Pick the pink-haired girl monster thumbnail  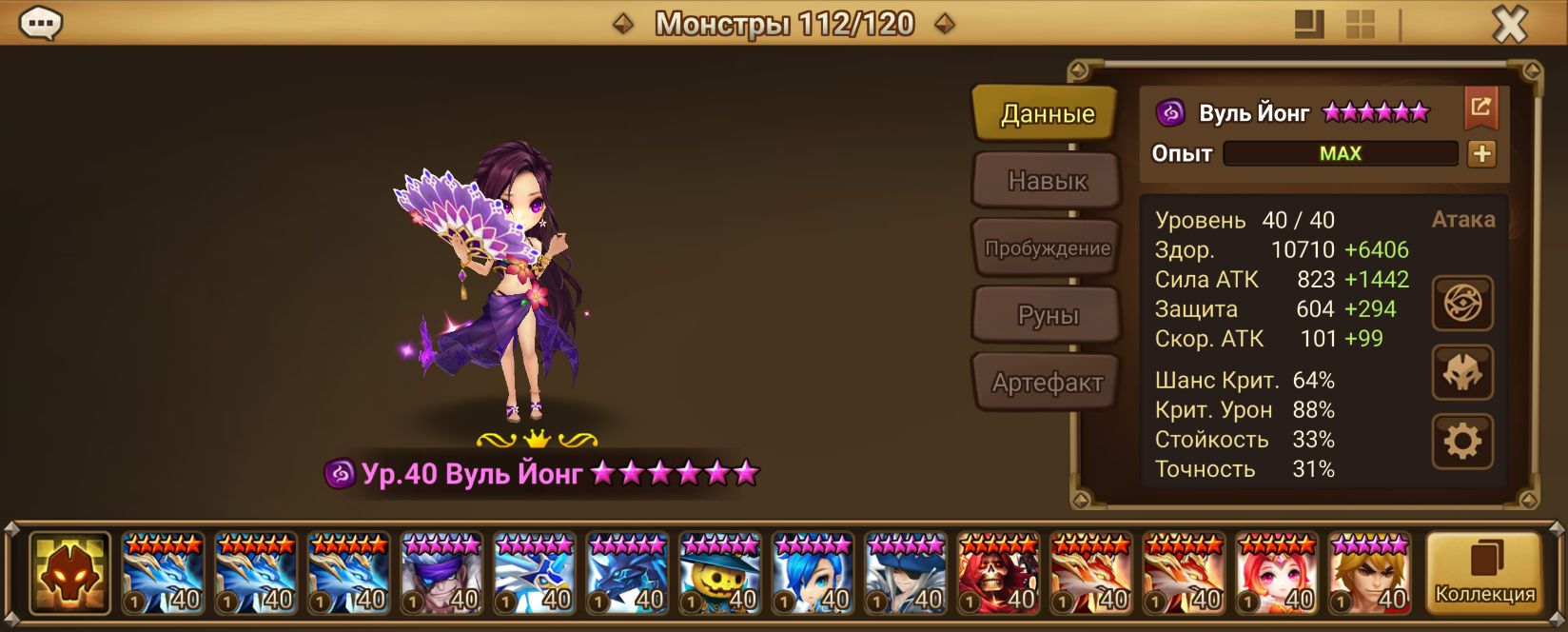(x=1277, y=573)
